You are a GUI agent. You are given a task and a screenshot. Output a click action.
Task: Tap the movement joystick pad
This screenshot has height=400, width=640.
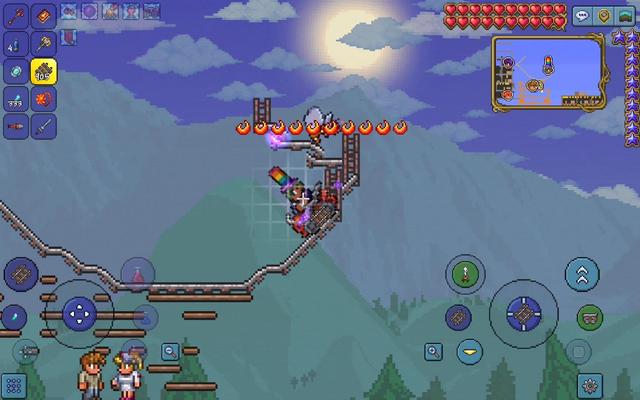coord(78,313)
